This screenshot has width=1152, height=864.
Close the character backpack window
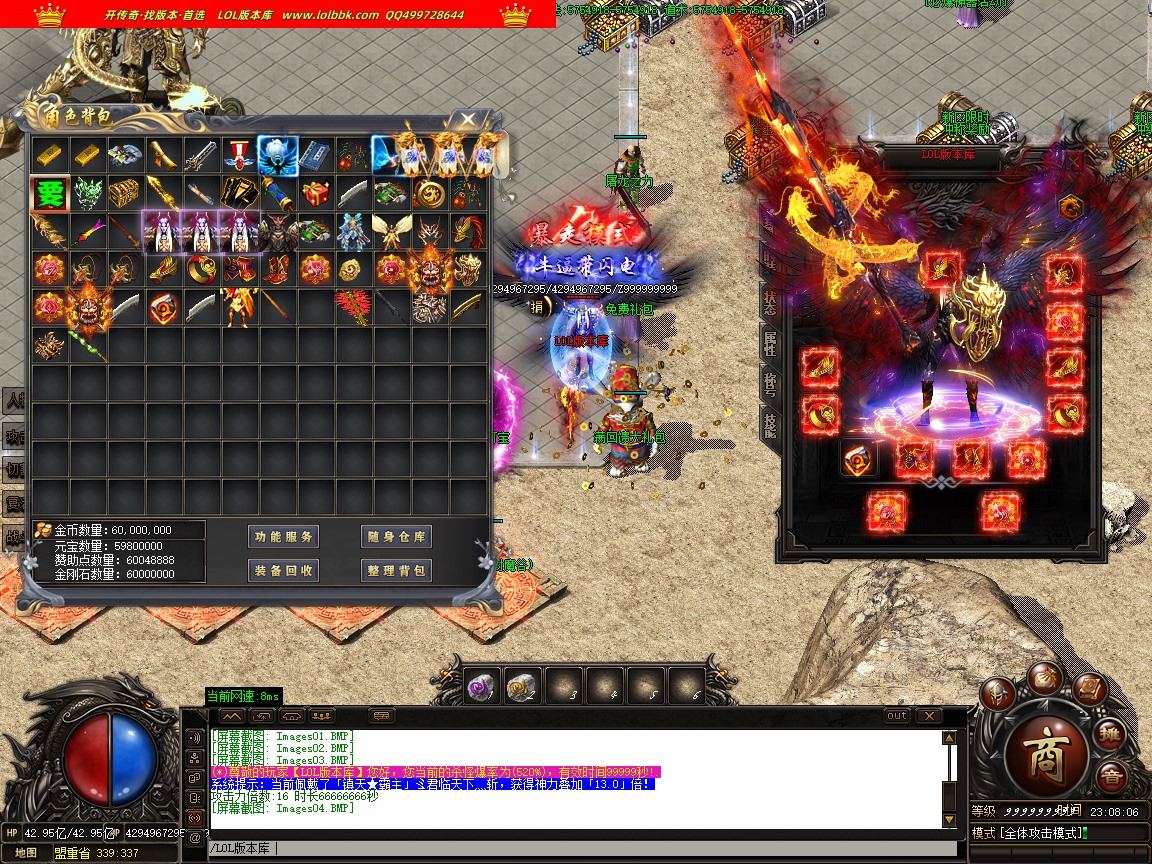click(468, 119)
